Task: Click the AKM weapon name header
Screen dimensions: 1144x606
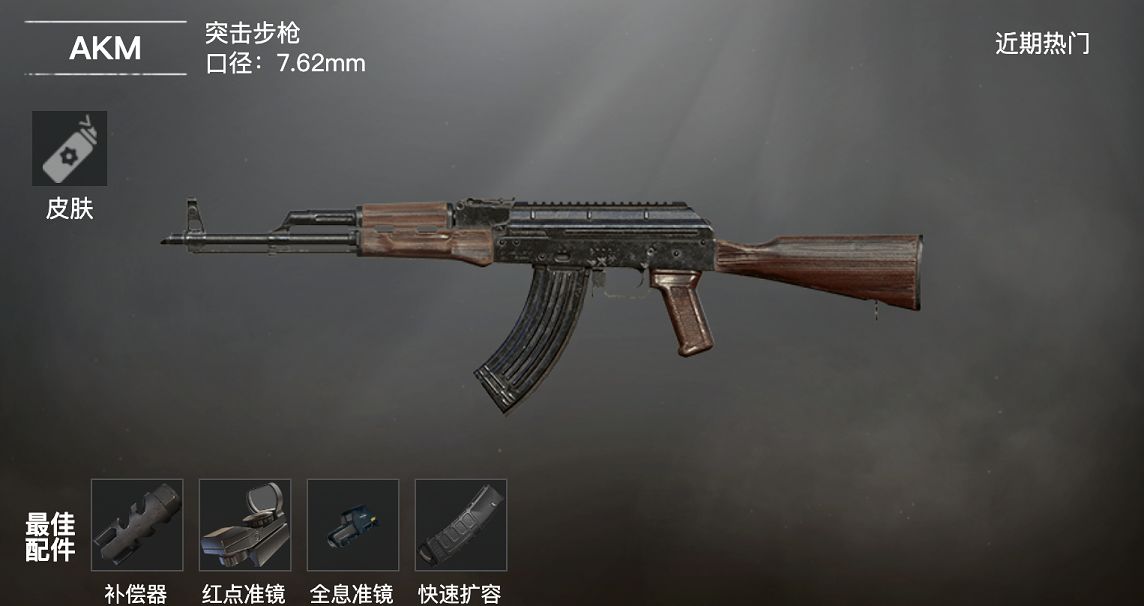Action: click(x=105, y=48)
